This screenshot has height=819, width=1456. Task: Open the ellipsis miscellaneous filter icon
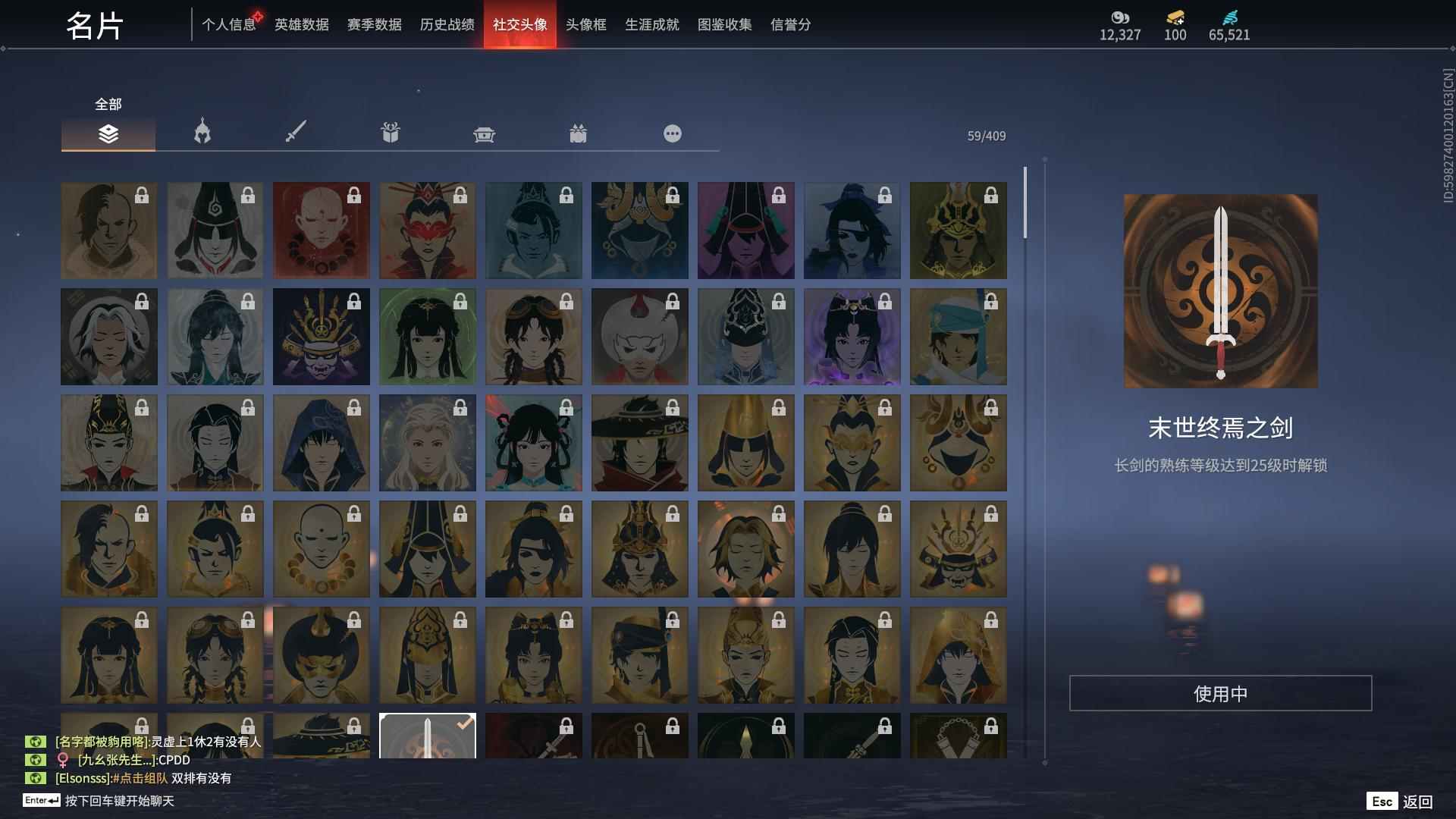click(672, 133)
